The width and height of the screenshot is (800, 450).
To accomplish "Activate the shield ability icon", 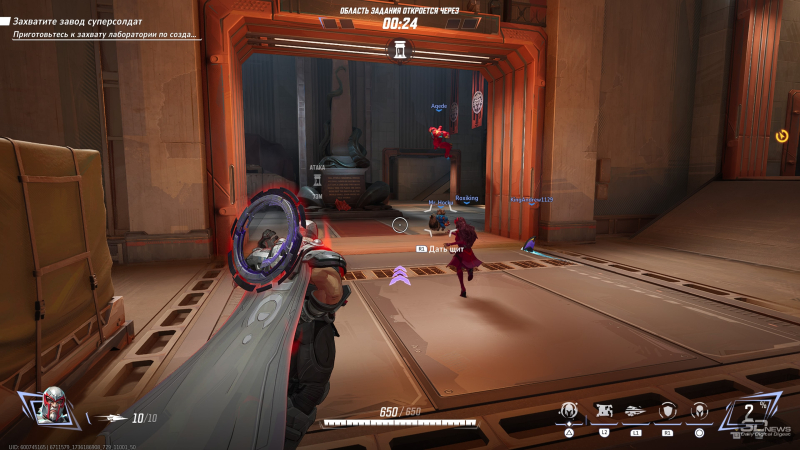I will click(x=667, y=410).
